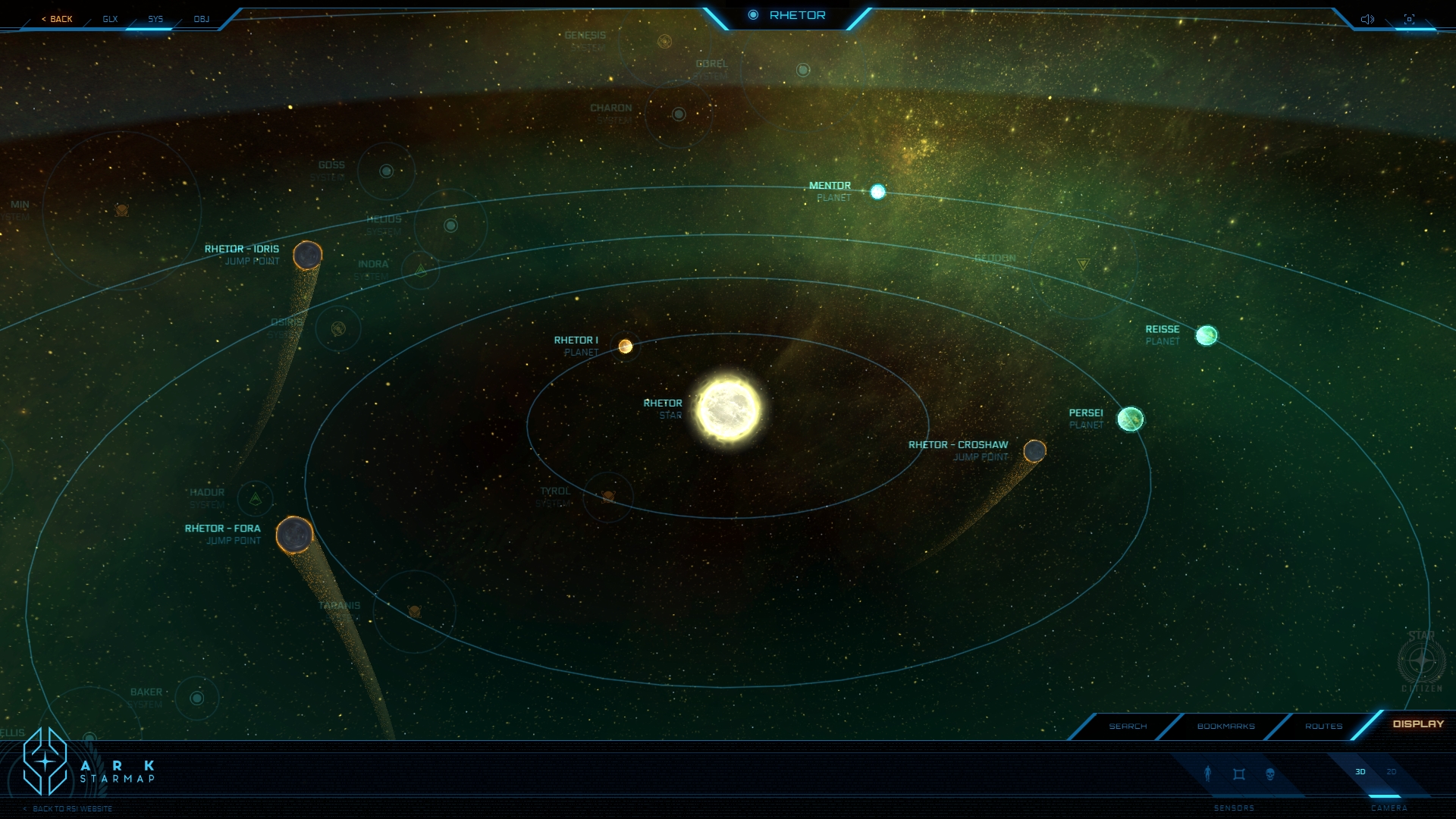
Task: Toggle the human figure sensor
Action: point(1208,773)
